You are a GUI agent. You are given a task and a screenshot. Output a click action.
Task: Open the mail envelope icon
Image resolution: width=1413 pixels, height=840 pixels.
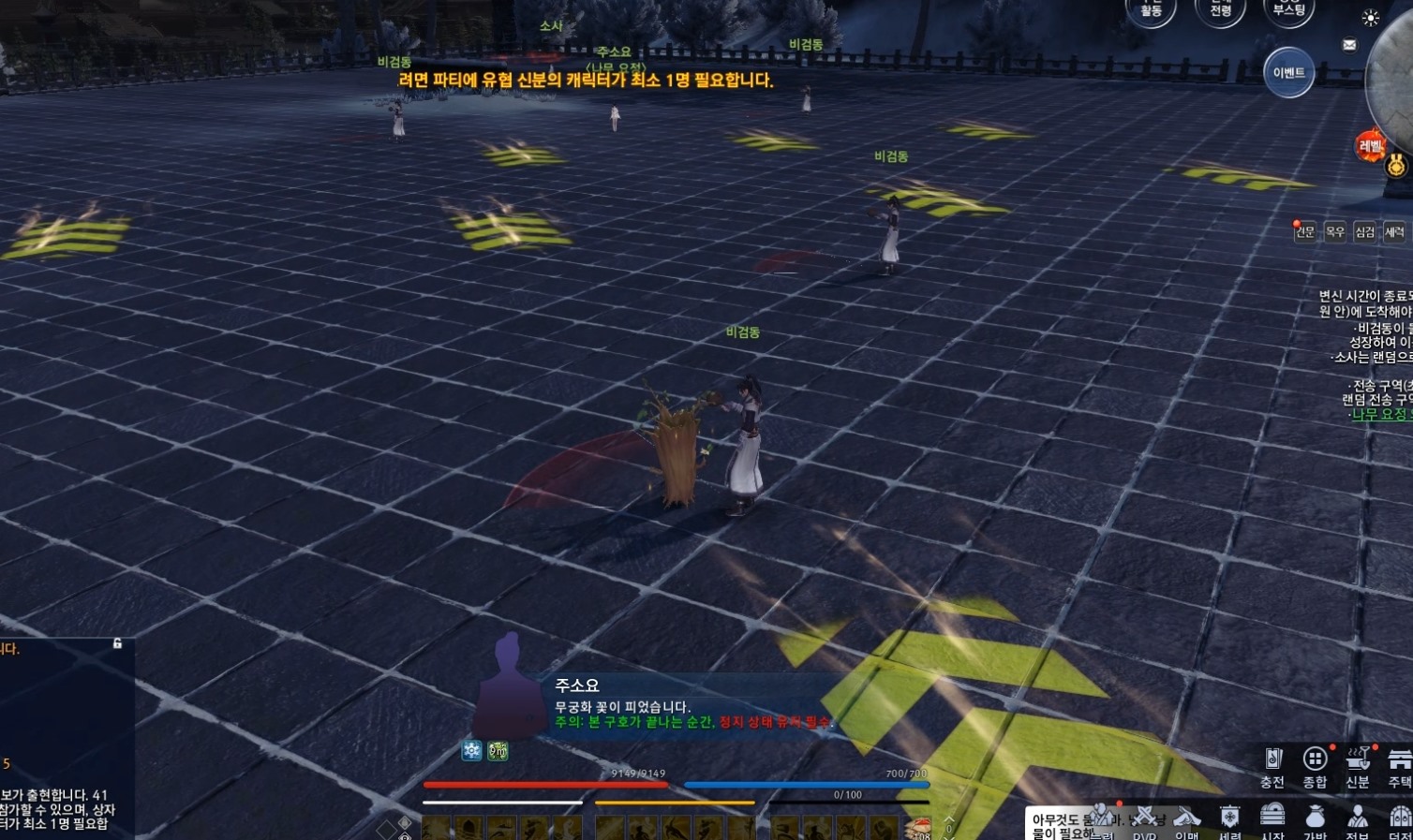[x=1349, y=45]
